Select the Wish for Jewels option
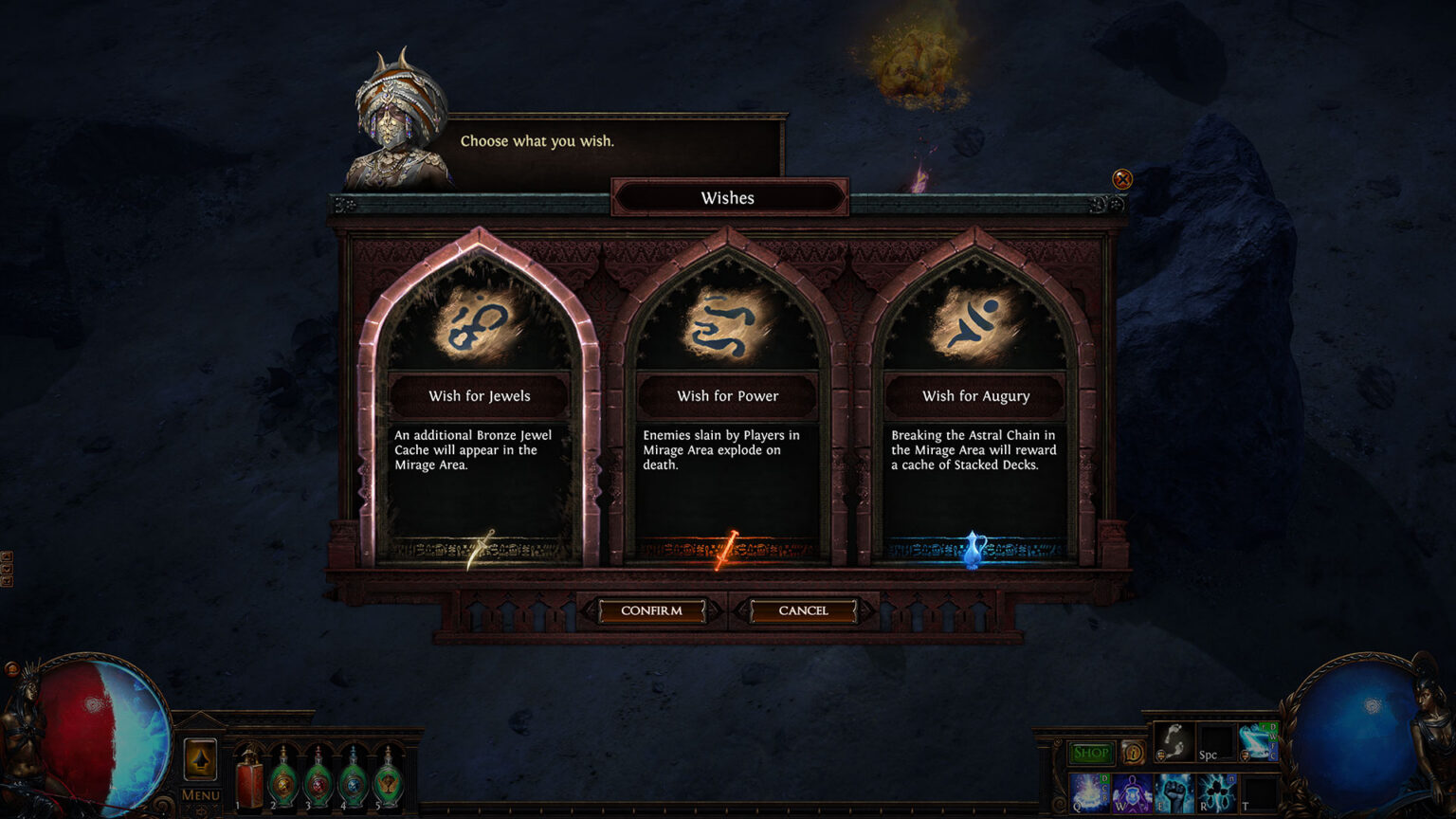1456x819 pixels. (480, 396)
